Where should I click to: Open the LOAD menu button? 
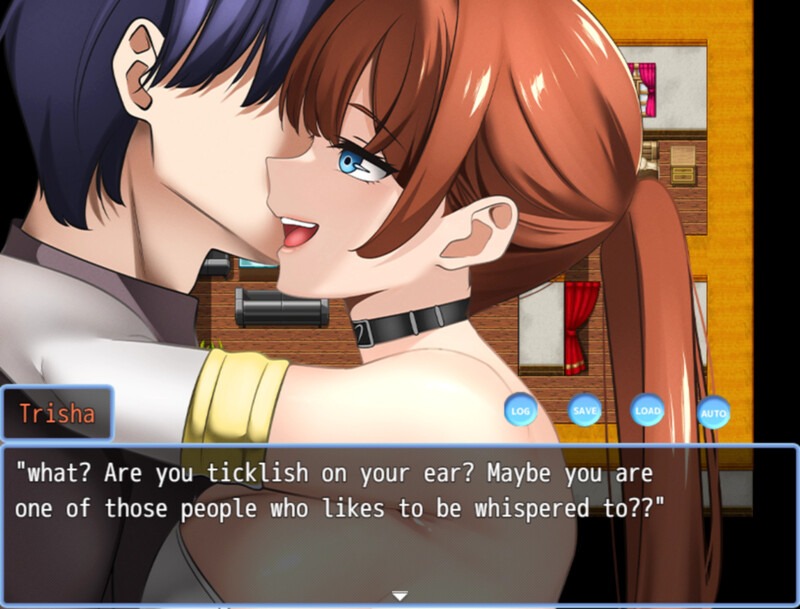(x=648, y=410)
